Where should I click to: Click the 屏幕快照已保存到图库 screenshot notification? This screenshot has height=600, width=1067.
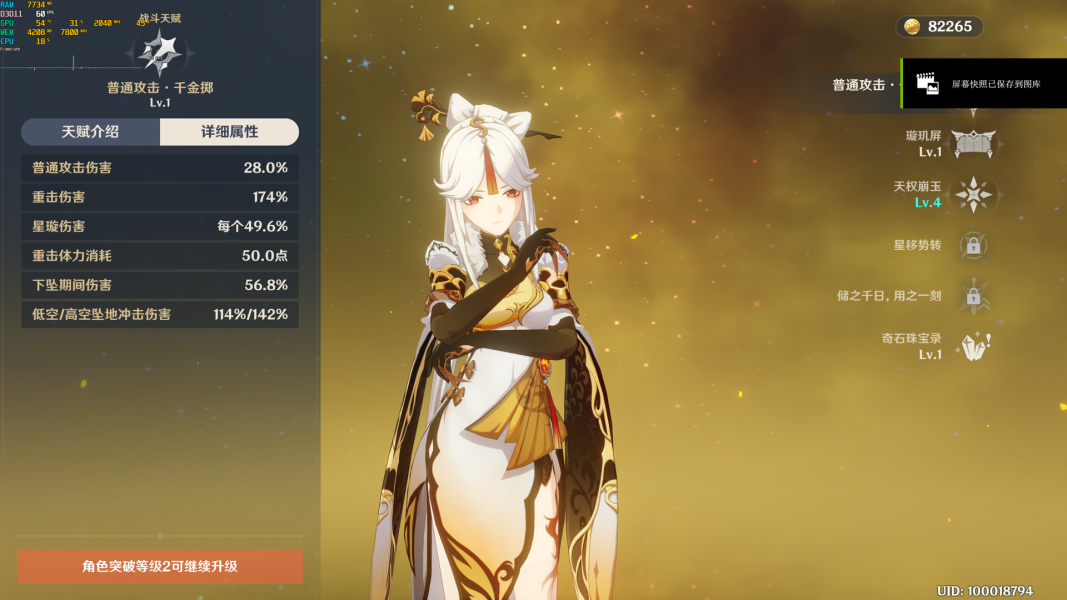coord(984,84)
